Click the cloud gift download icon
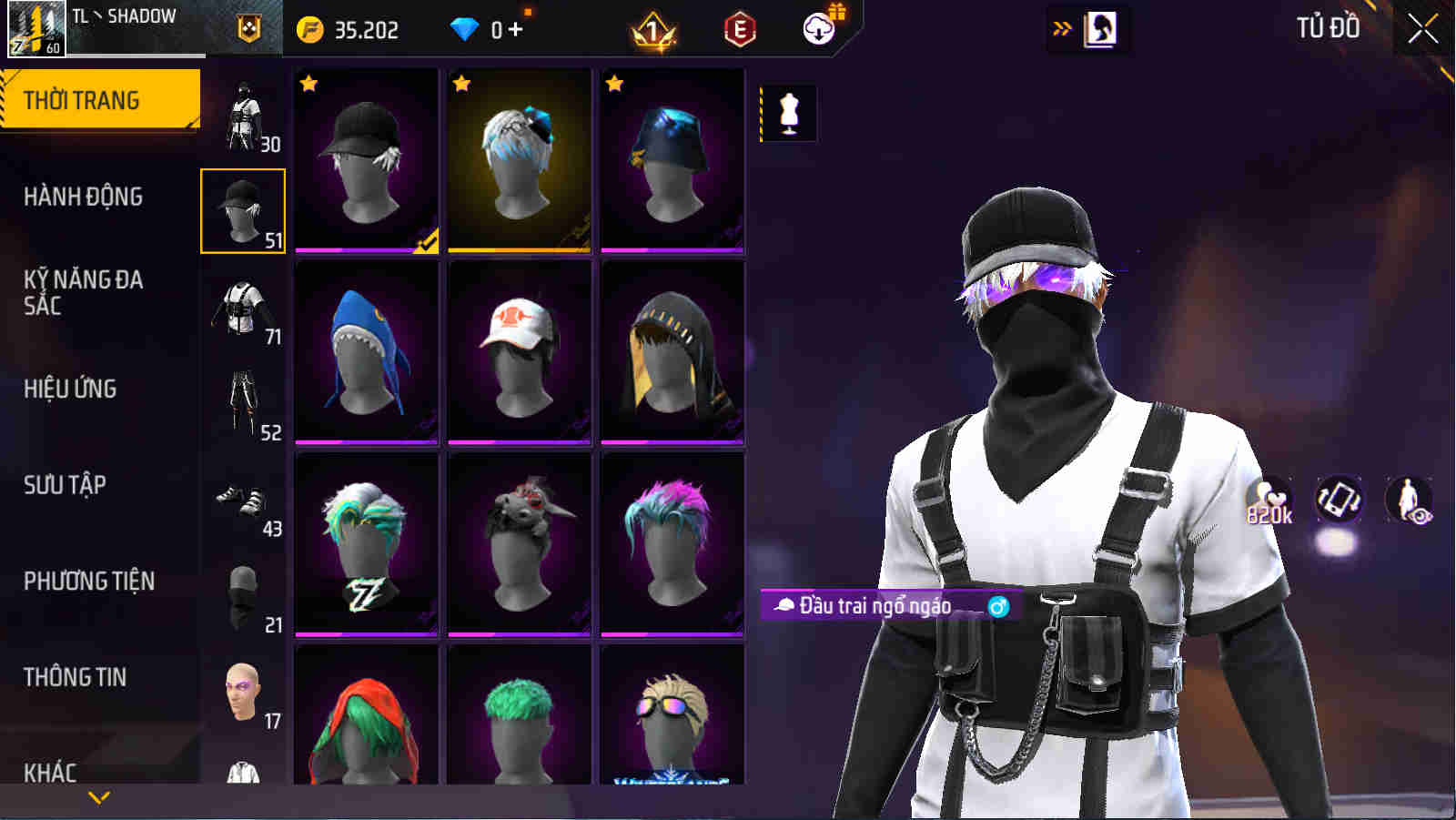This screenshot has width=1456, height=820. tap(818, 28)
